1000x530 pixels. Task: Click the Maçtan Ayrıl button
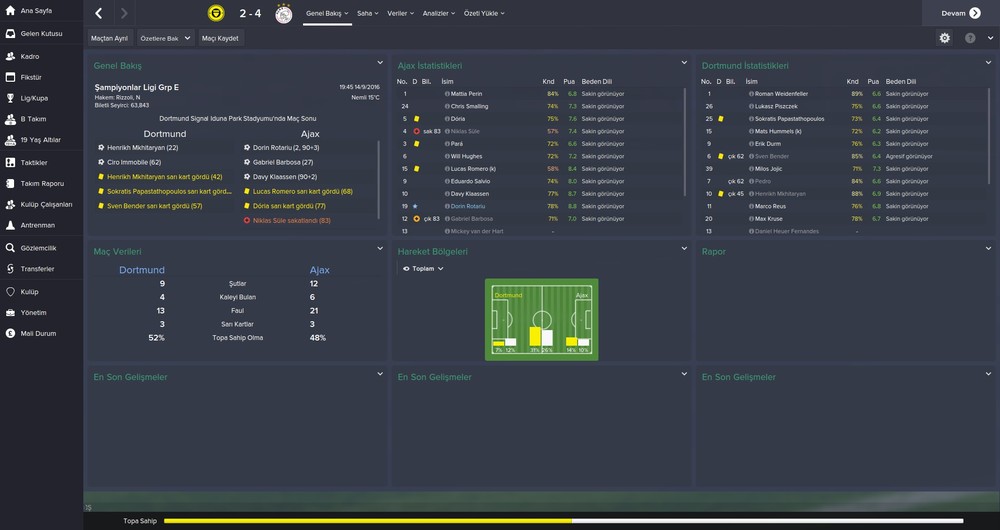109,38
